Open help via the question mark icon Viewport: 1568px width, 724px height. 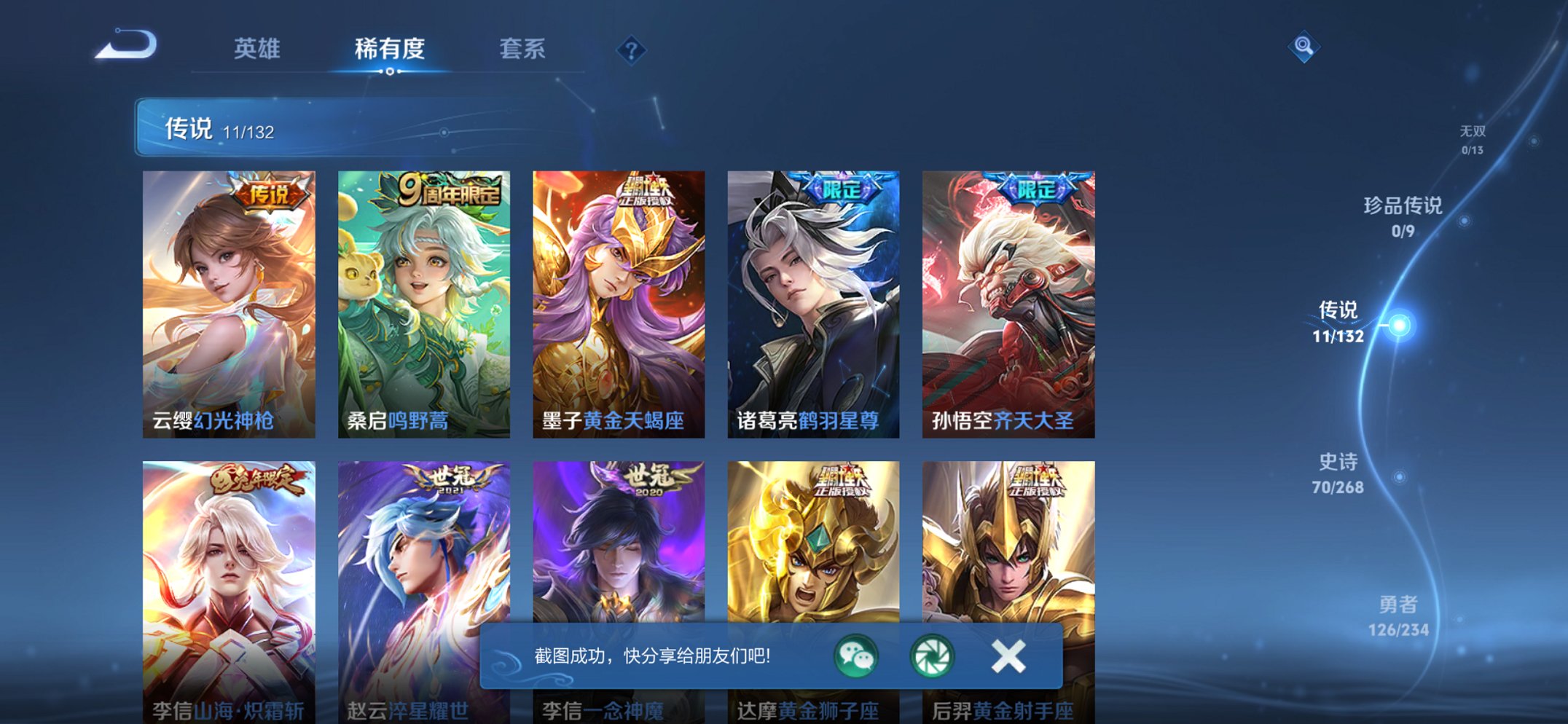tap(631, 50)
